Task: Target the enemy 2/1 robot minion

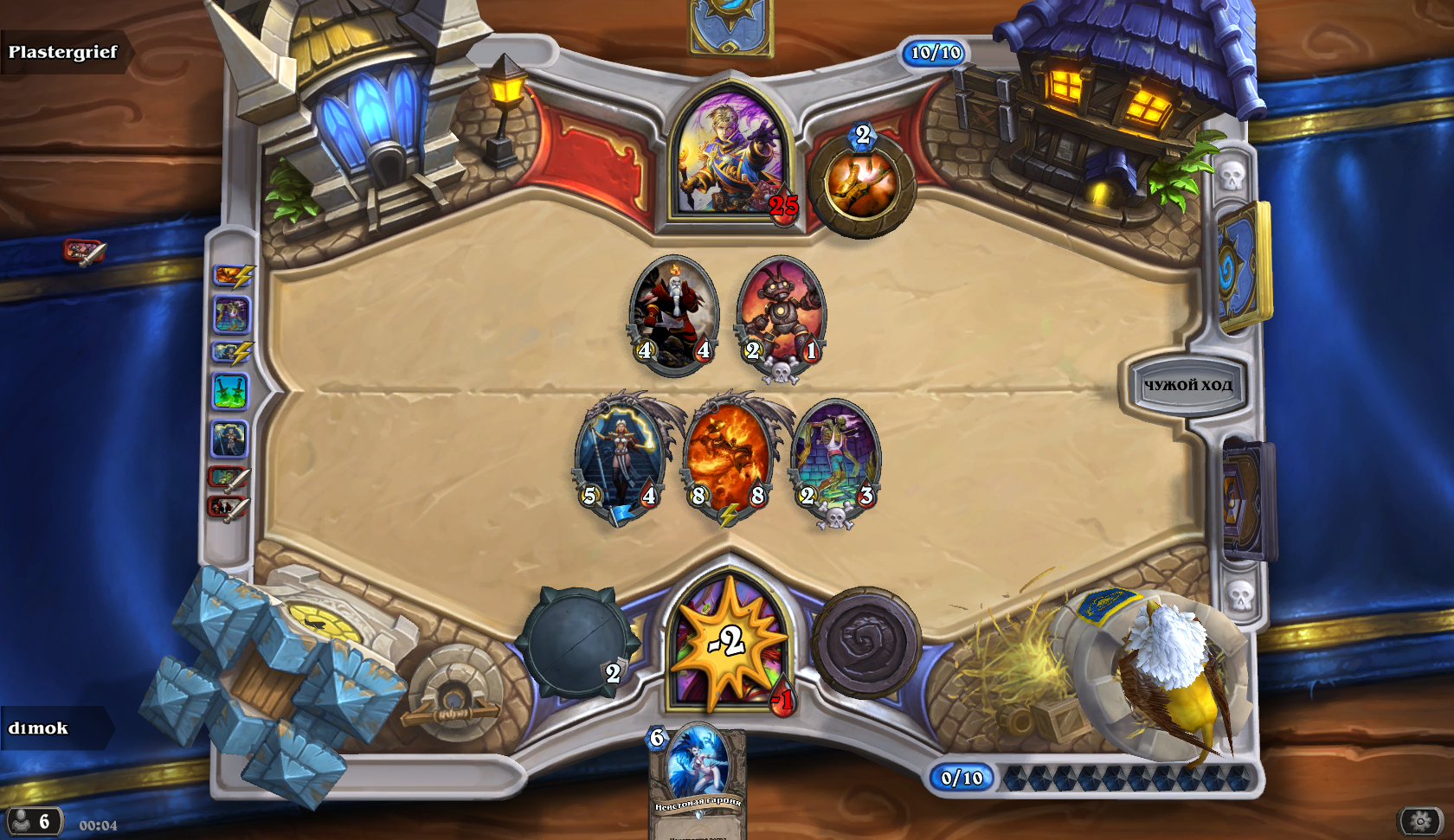Action: [x=781, y=313]
